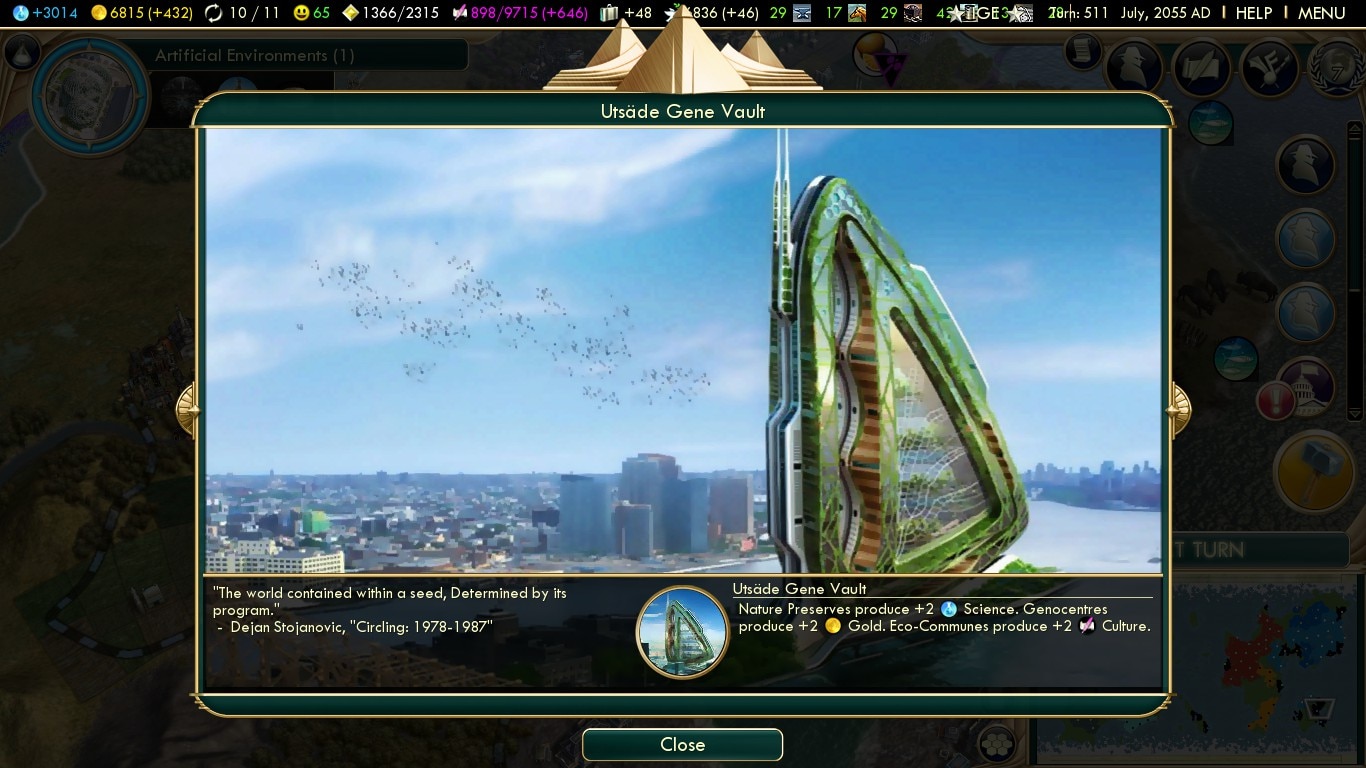1366x768 pixels.
Task: Click the science droplet icon
Action: 20,13
